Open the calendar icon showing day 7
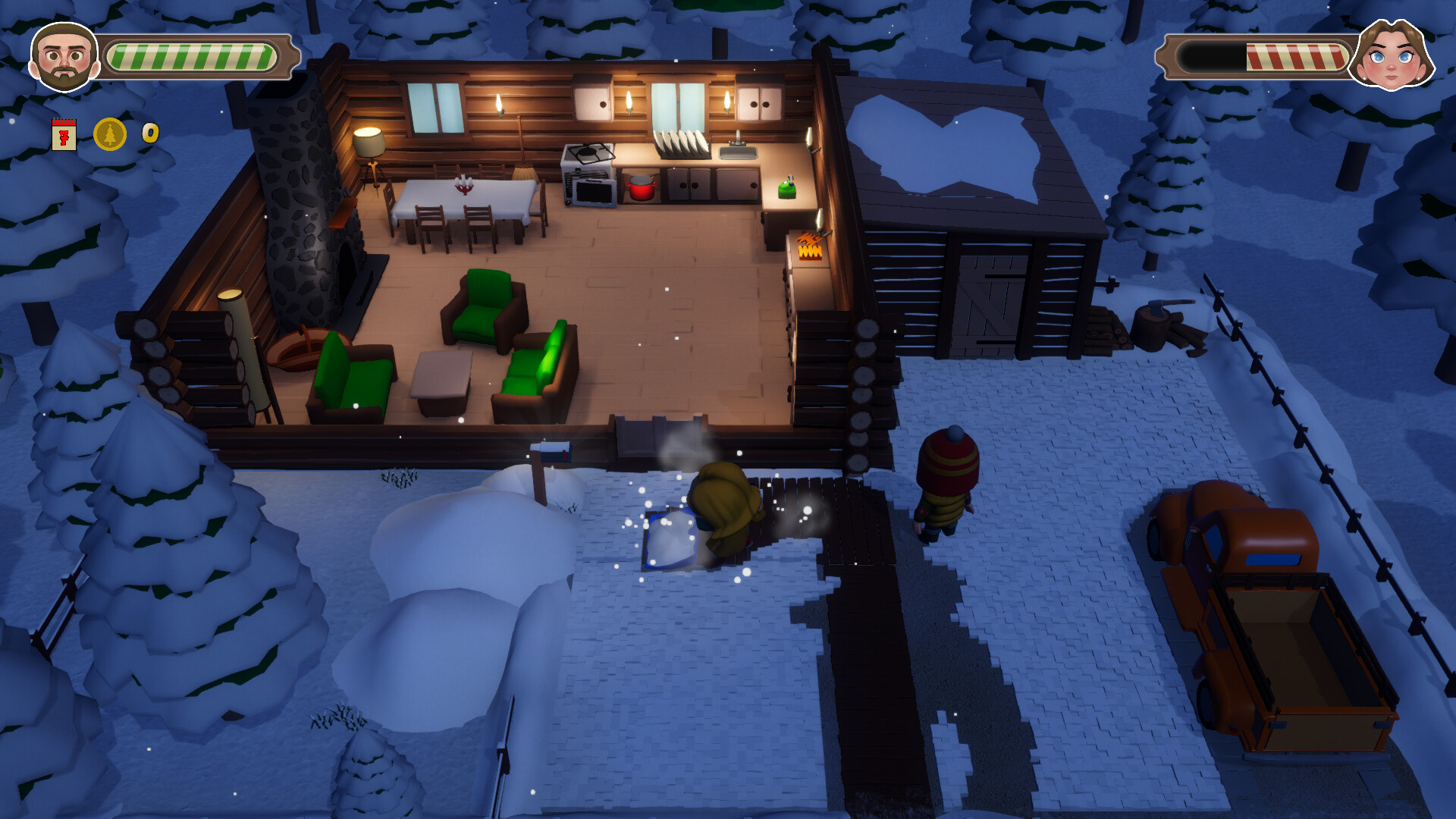The width and height of the screenshot is (1456, 819). 64,135
